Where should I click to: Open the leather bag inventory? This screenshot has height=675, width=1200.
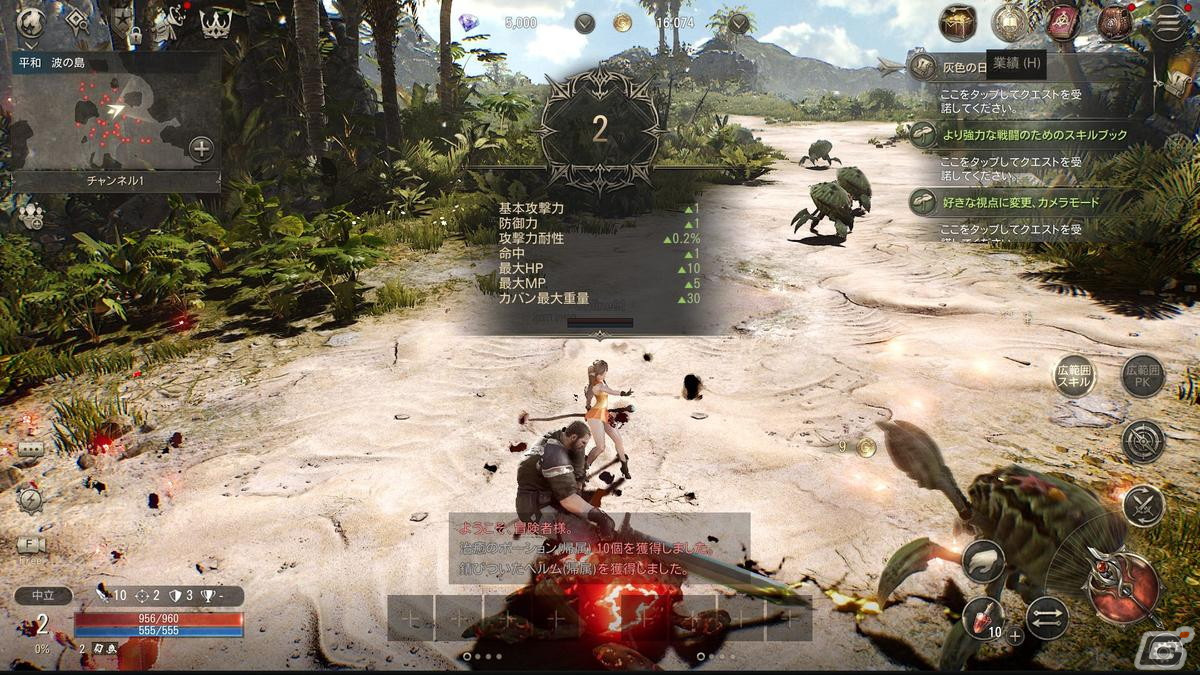[1114, 22]
